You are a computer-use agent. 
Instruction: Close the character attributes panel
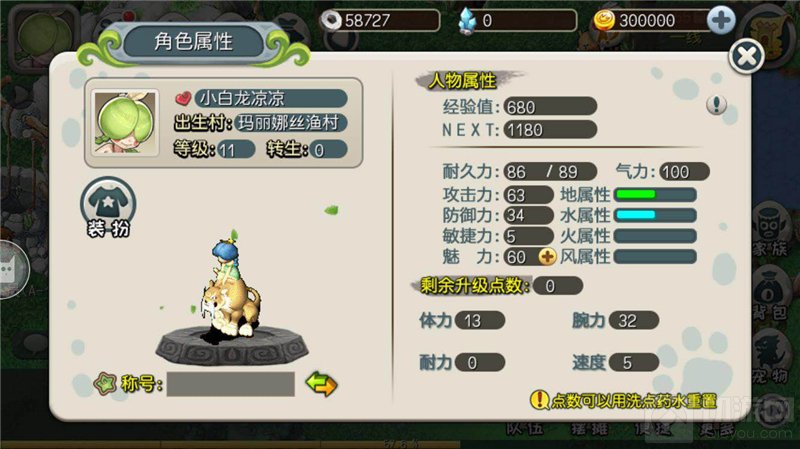(746, 56)
